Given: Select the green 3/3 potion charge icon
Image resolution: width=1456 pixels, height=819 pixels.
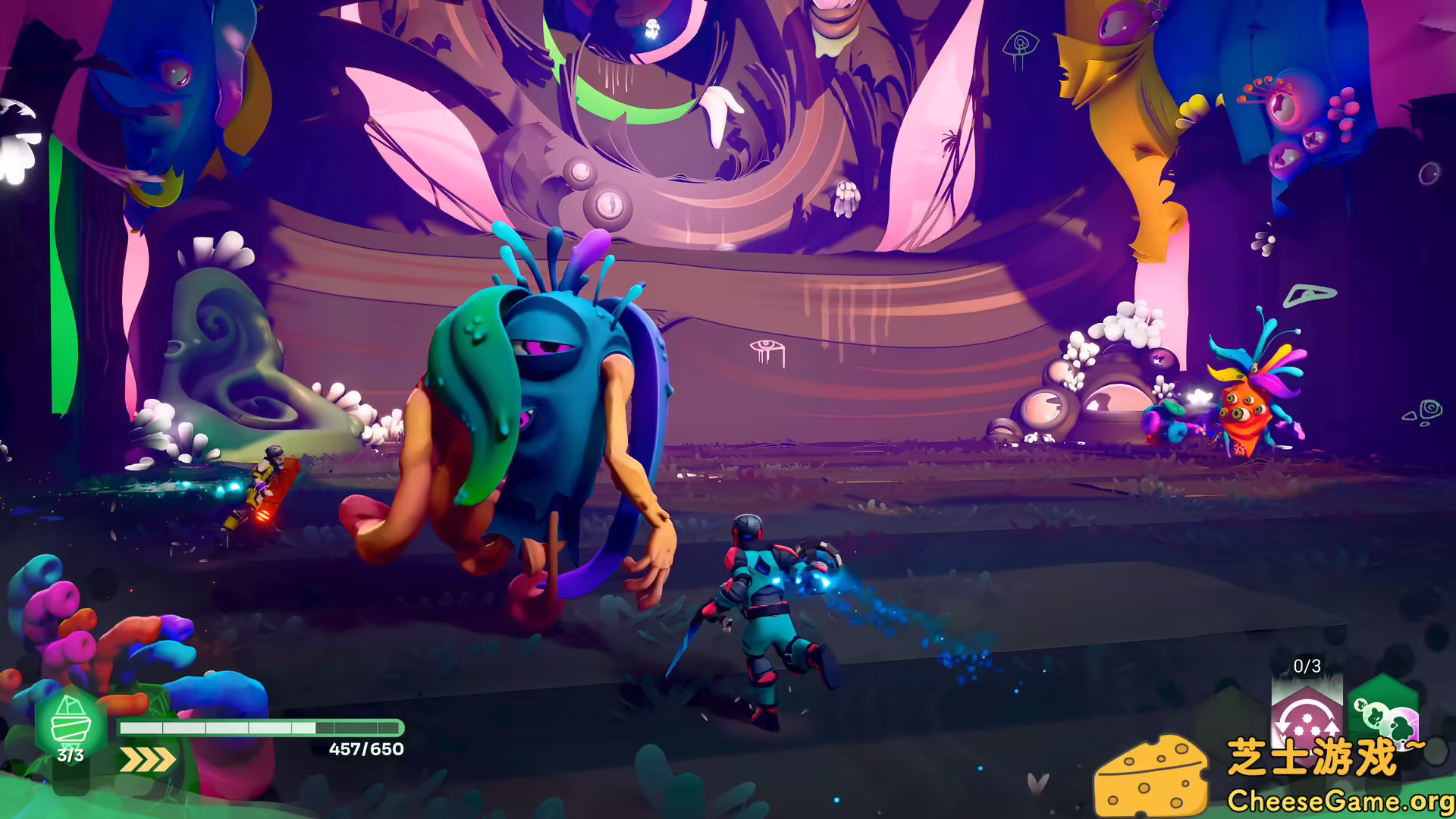Looking at the screenshot, I should (71, 728).
